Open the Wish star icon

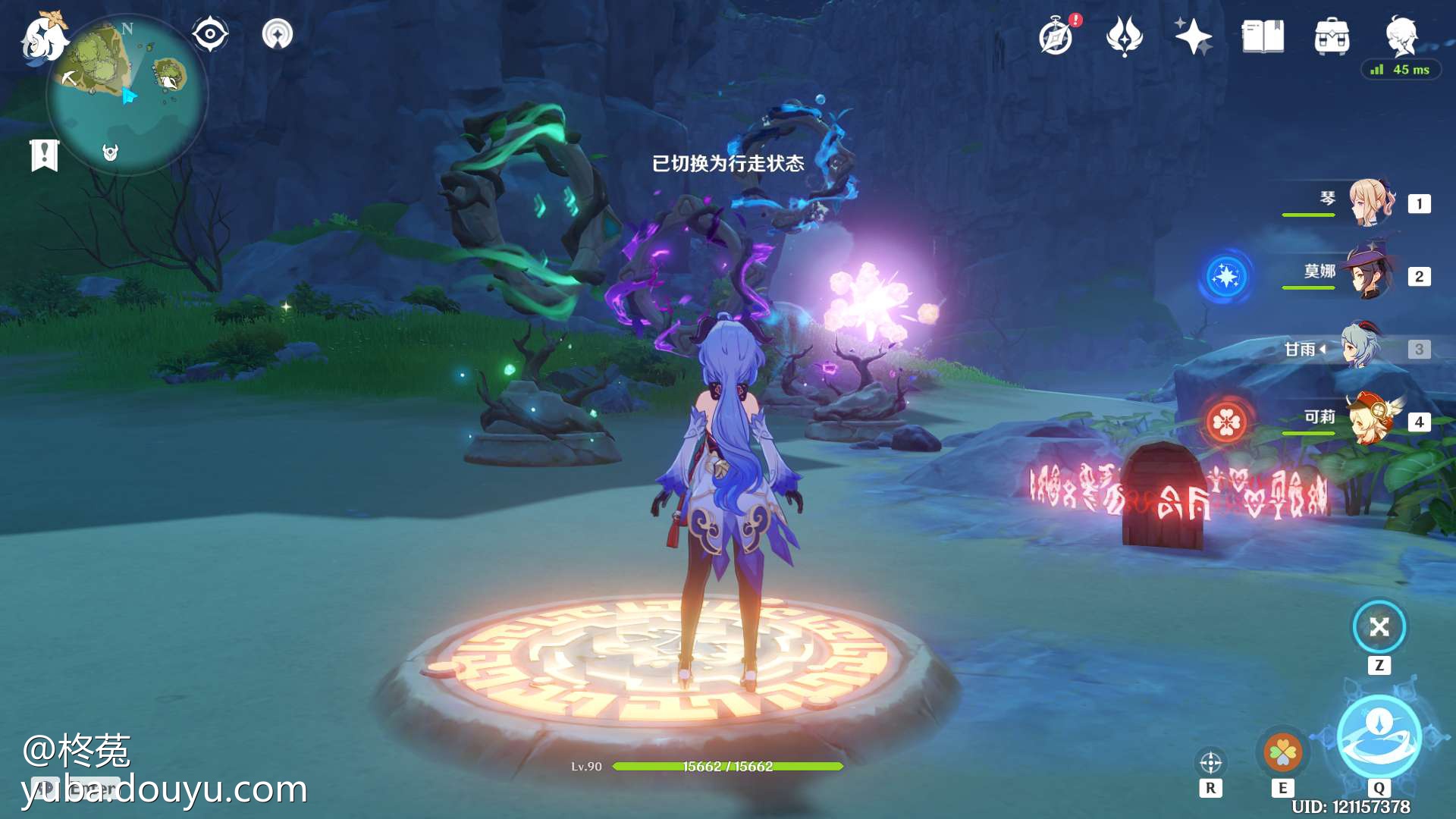click(x=1193, y=36)
